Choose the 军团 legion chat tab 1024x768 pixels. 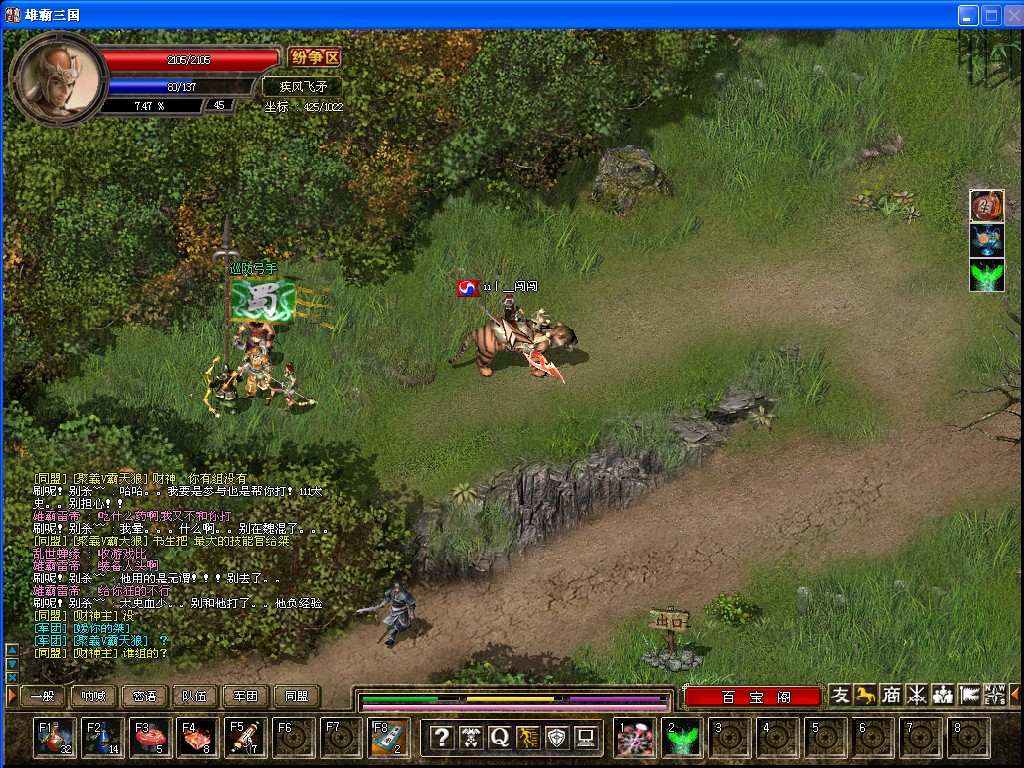pyautogui.click(x=246, y=696)
